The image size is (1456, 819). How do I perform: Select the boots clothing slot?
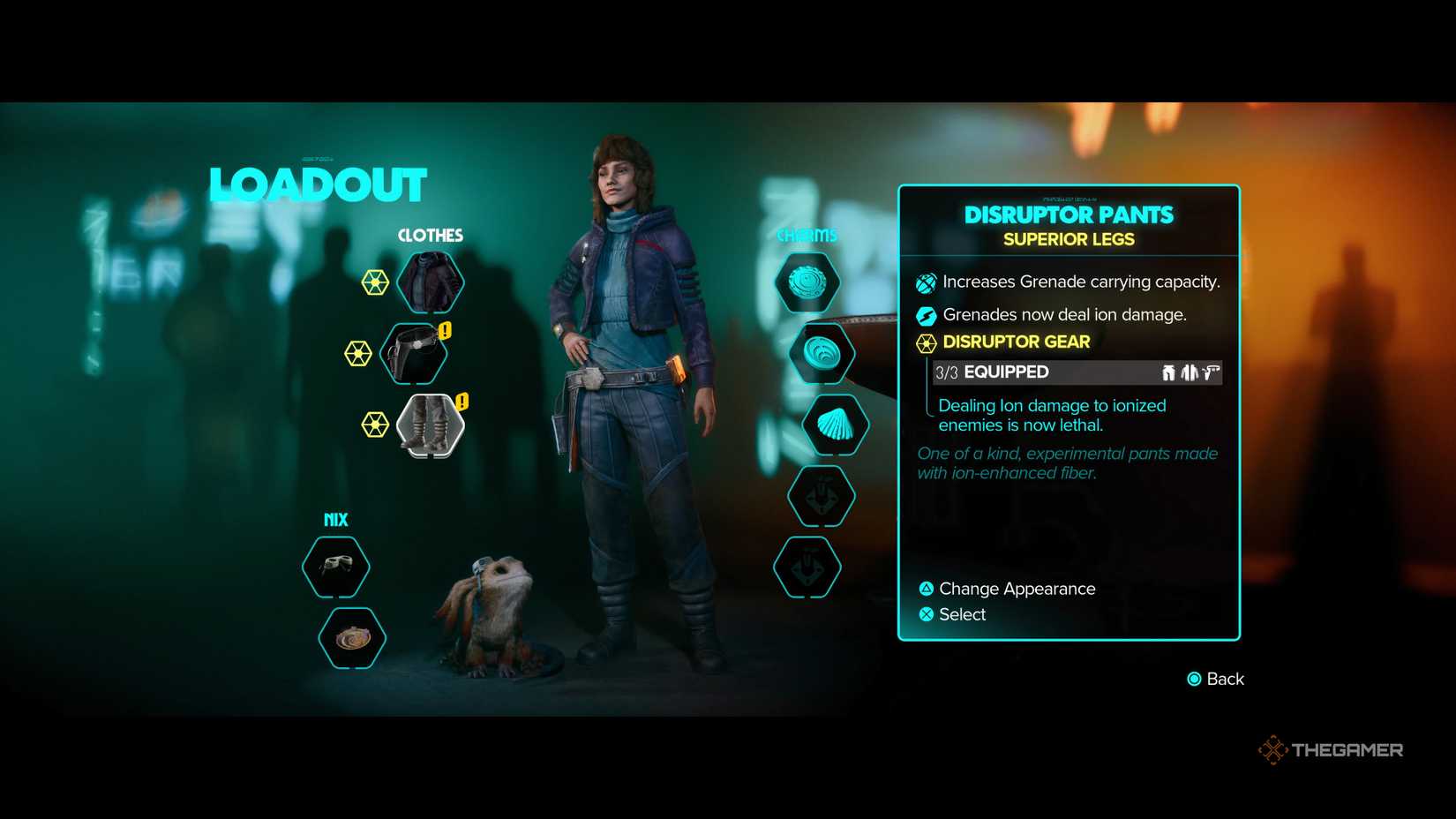[x=432, y=424]
